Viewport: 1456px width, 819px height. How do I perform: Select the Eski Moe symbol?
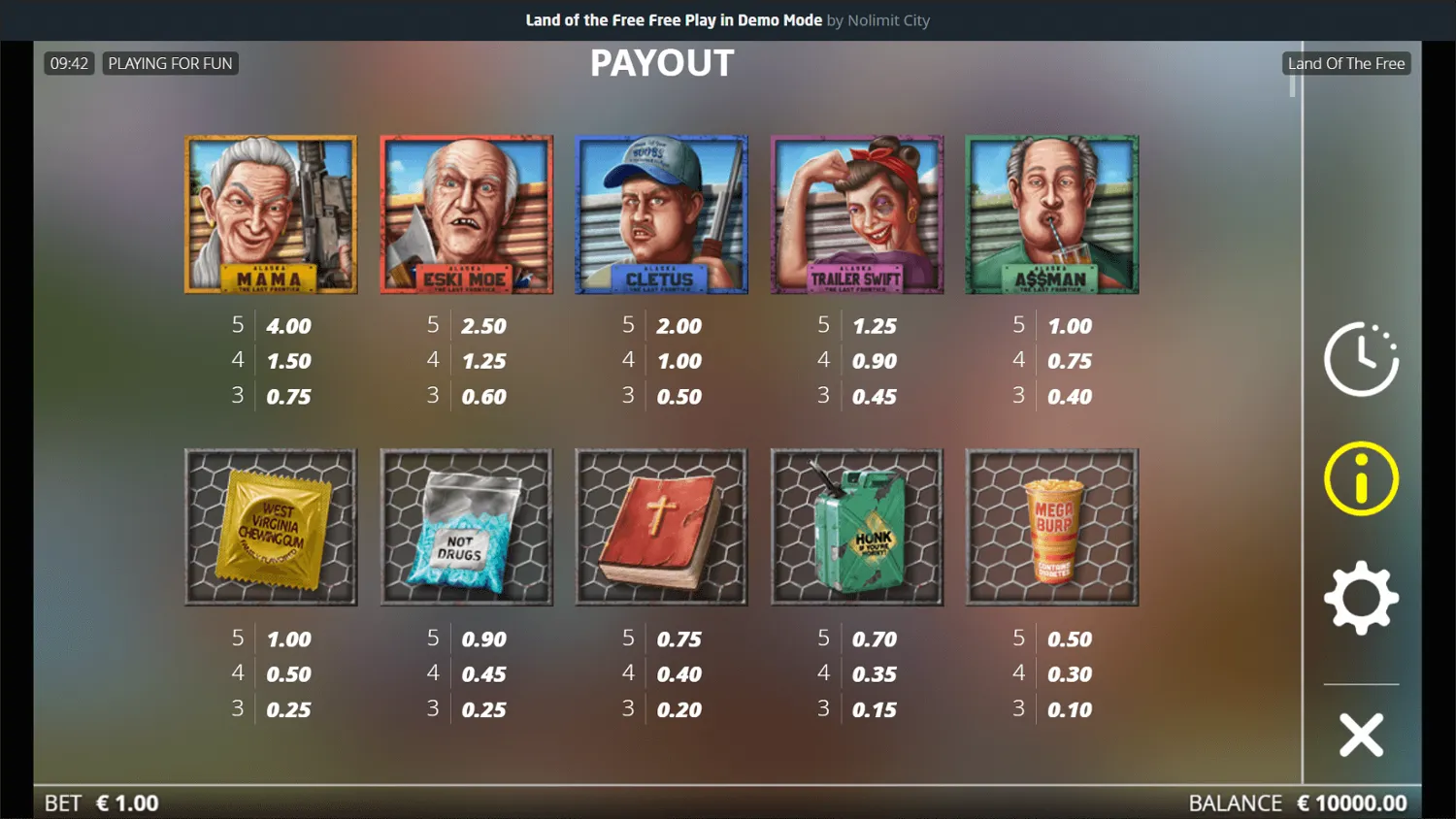click(466, 213)
